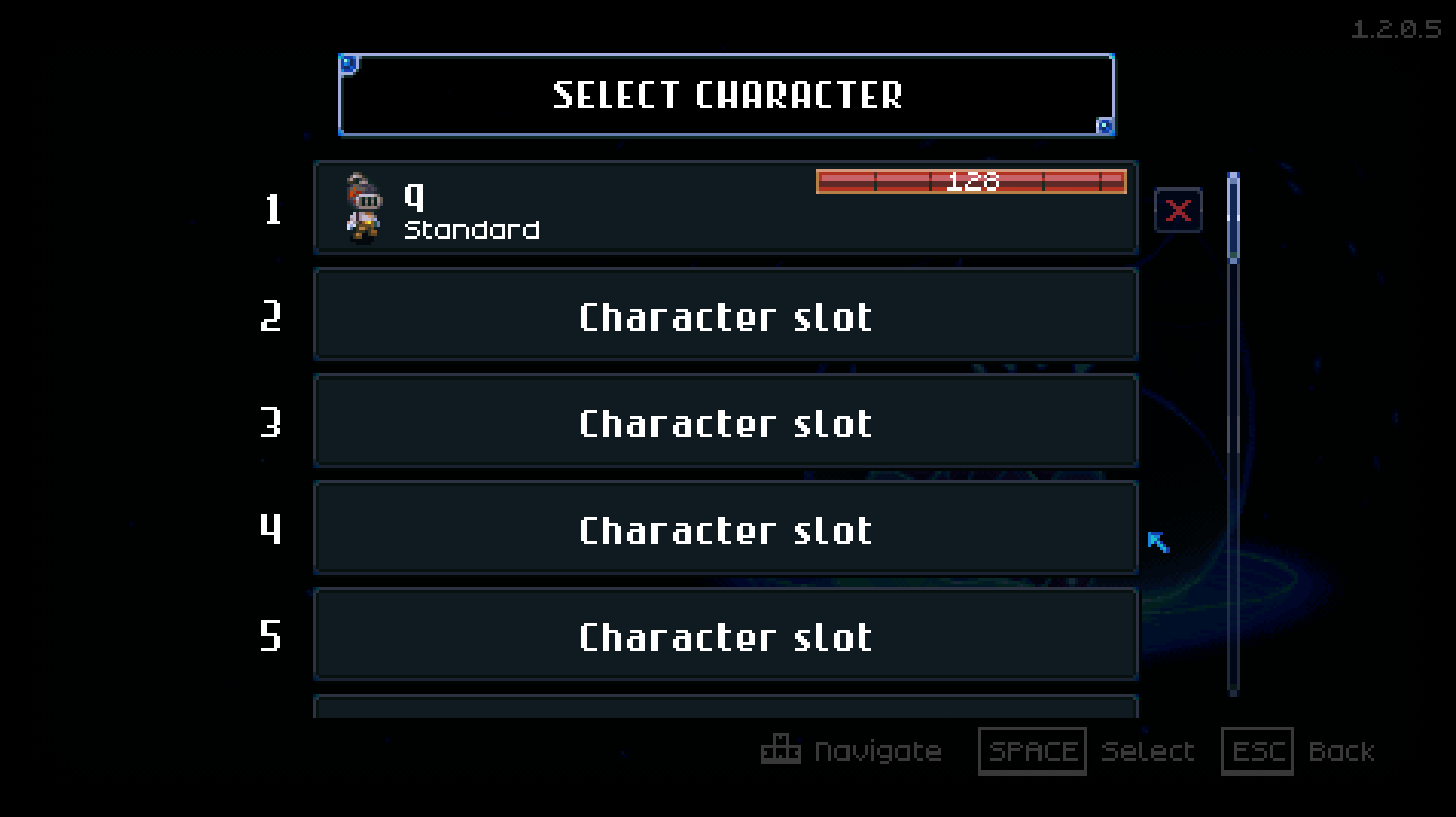Click the SPACE key icon in hint bar
The height and width of the screenshot is (817, 1456).
[1032, 751]
